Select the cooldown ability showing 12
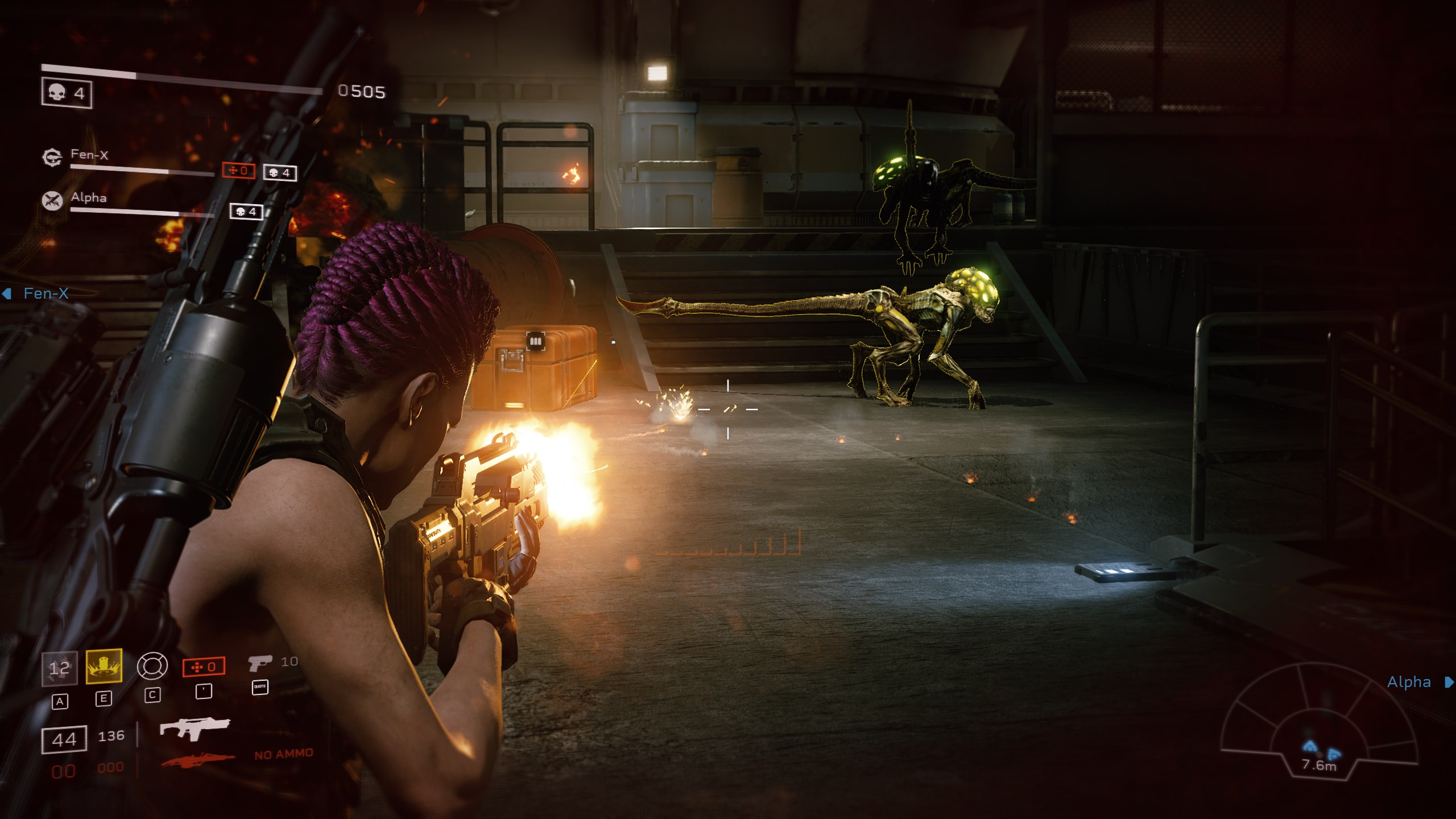1456x819 pixels. [60, 668]
